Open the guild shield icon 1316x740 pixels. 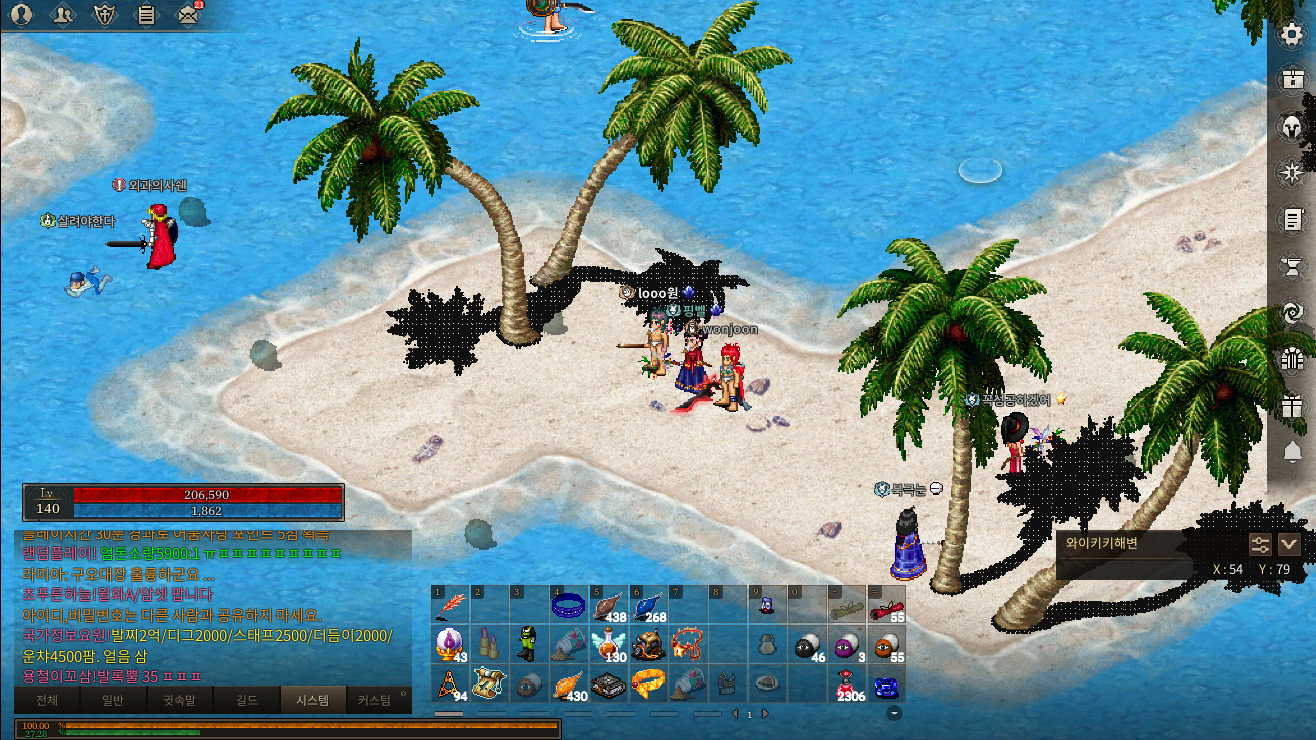(105, 14)
